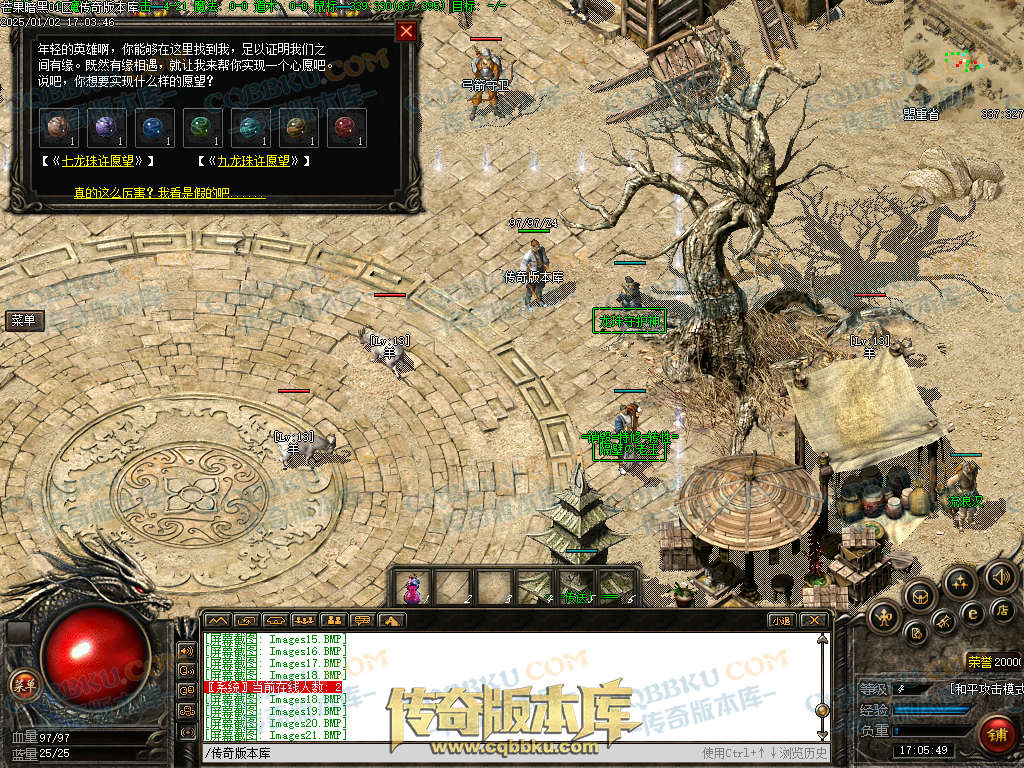
Task: Choose the 九龙珠许愿望 wish option
Action: point(254,160)
